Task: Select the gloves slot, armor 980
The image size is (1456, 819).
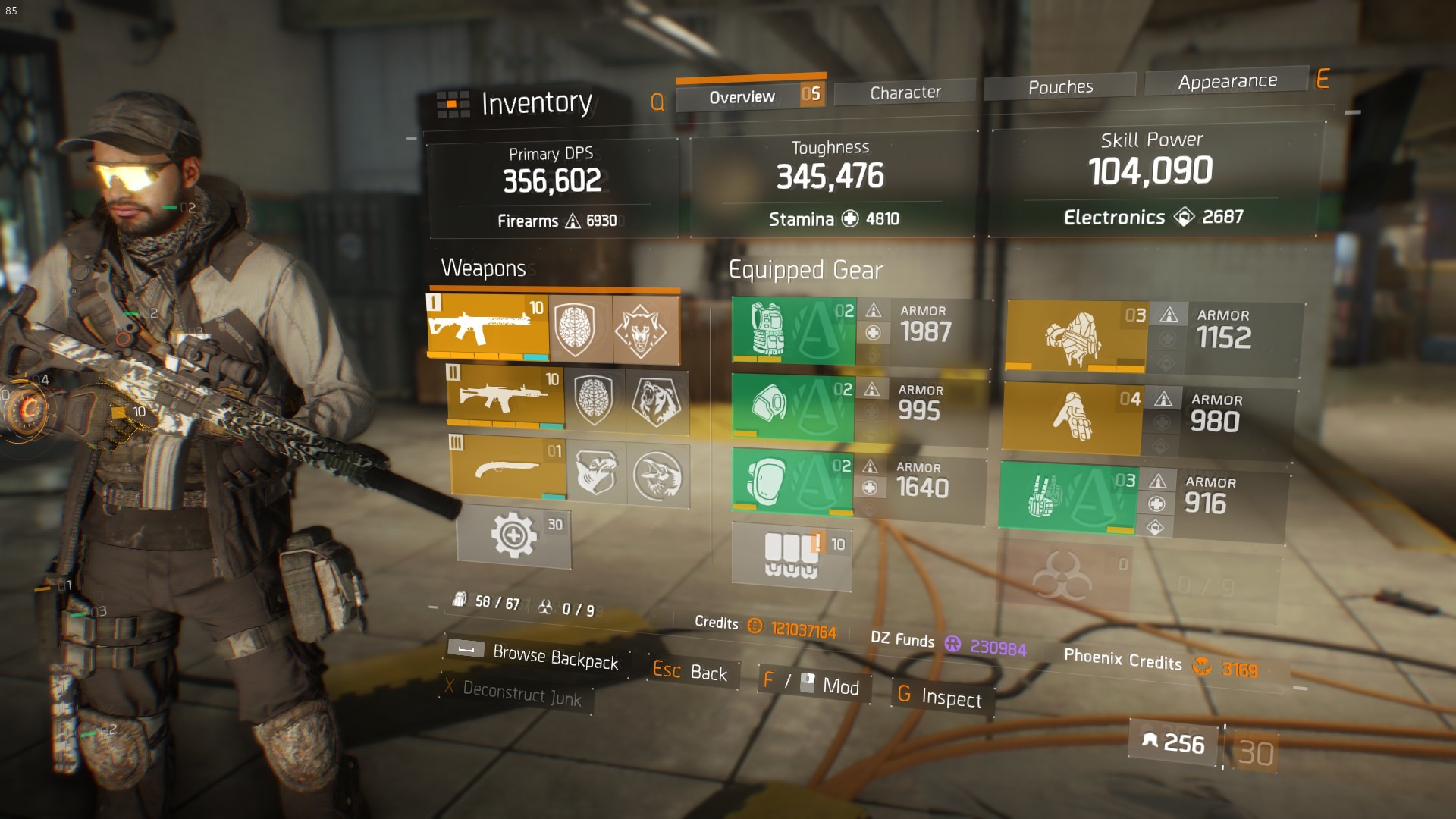Action: (x=1072, y=418)
